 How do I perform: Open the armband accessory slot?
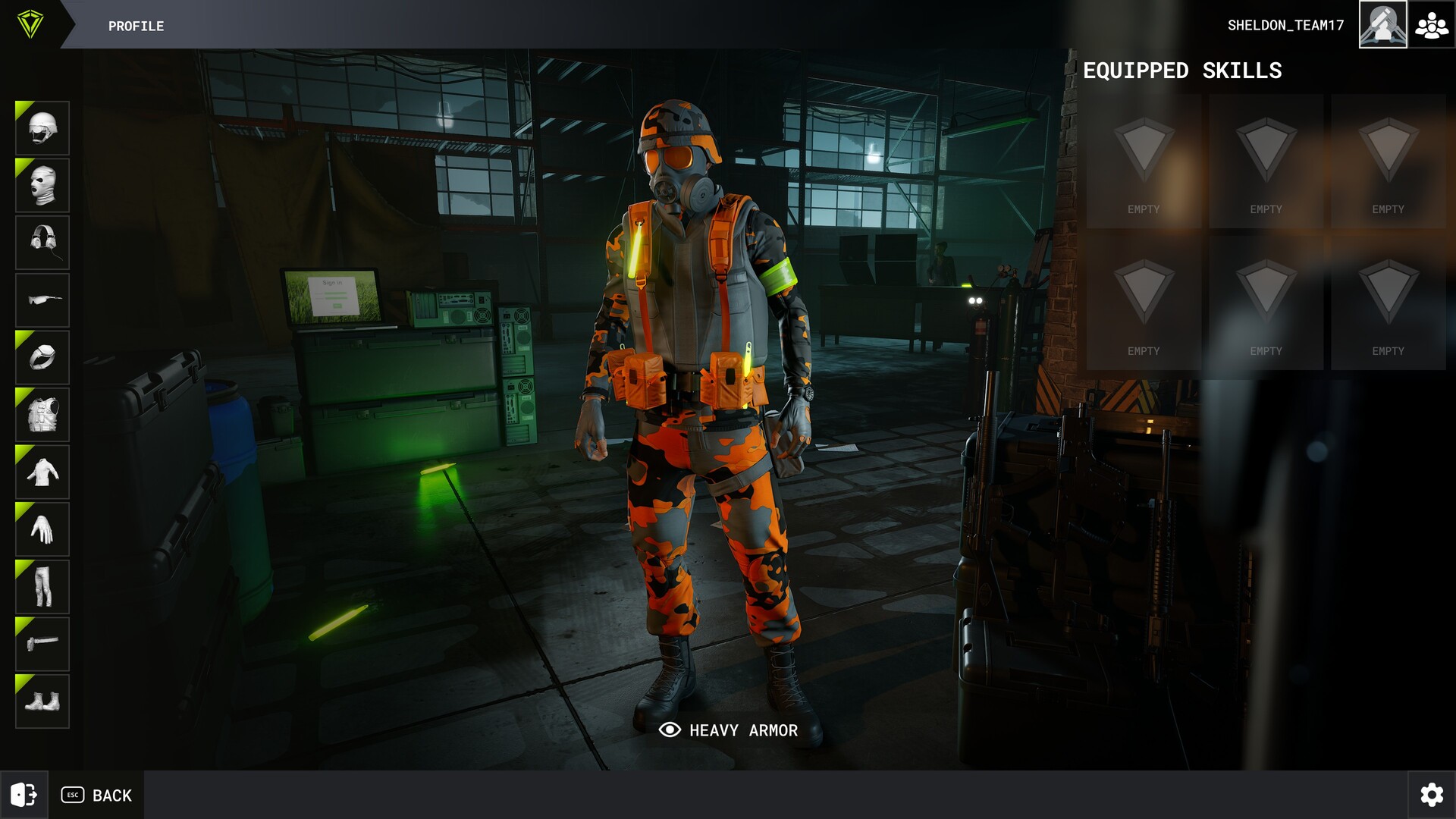pyautogui.click(x=42, y=358)
